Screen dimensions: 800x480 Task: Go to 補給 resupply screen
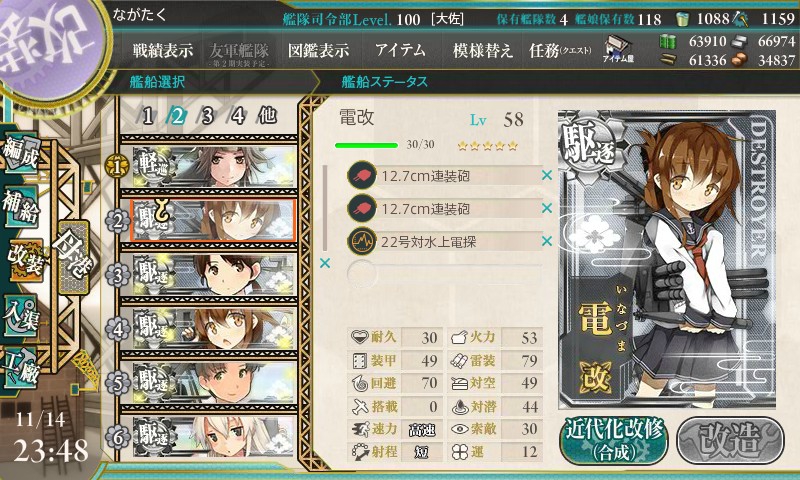point(22,207)
